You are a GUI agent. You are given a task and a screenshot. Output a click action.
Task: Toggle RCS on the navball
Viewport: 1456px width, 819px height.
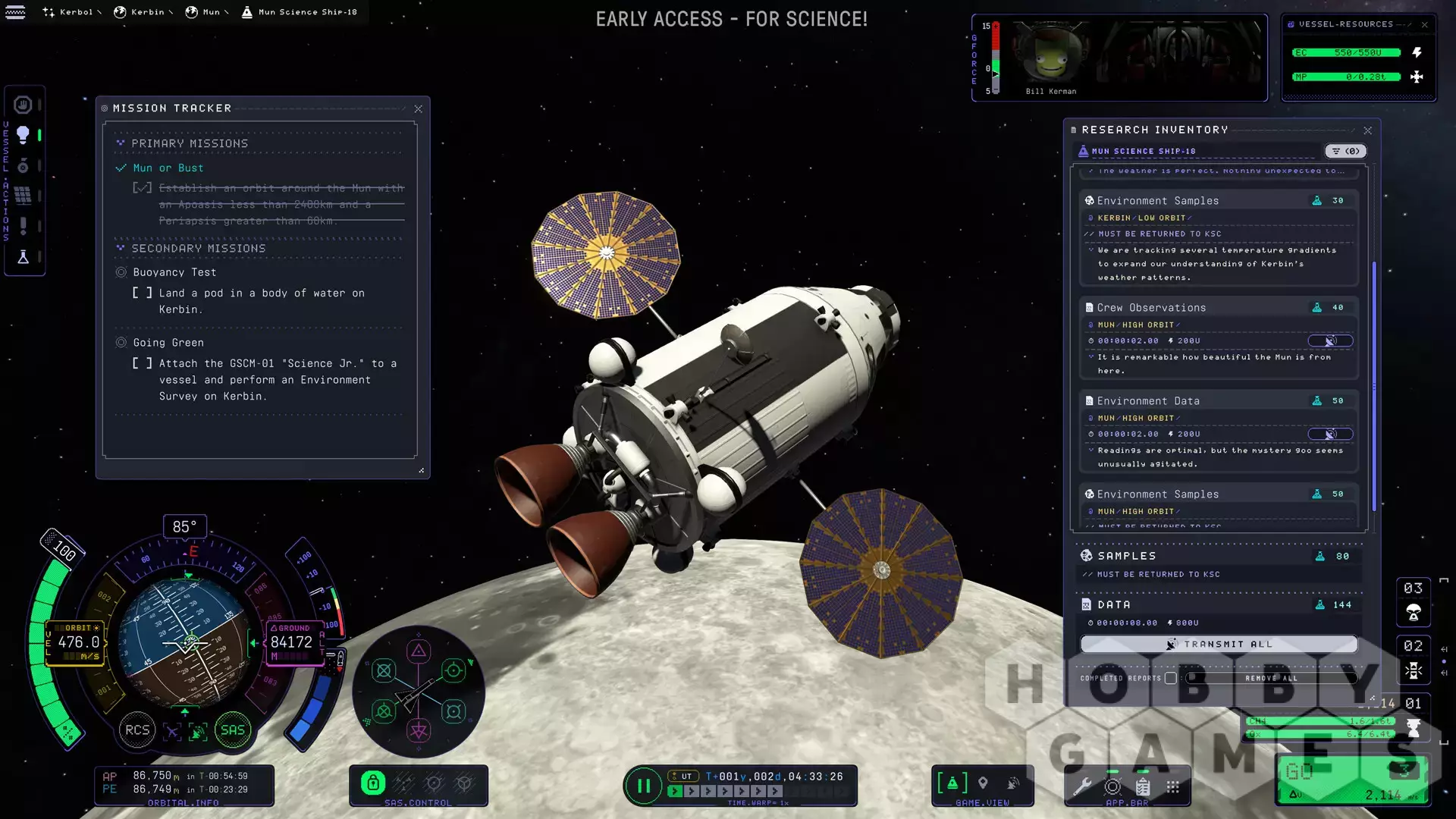(137, 730)
